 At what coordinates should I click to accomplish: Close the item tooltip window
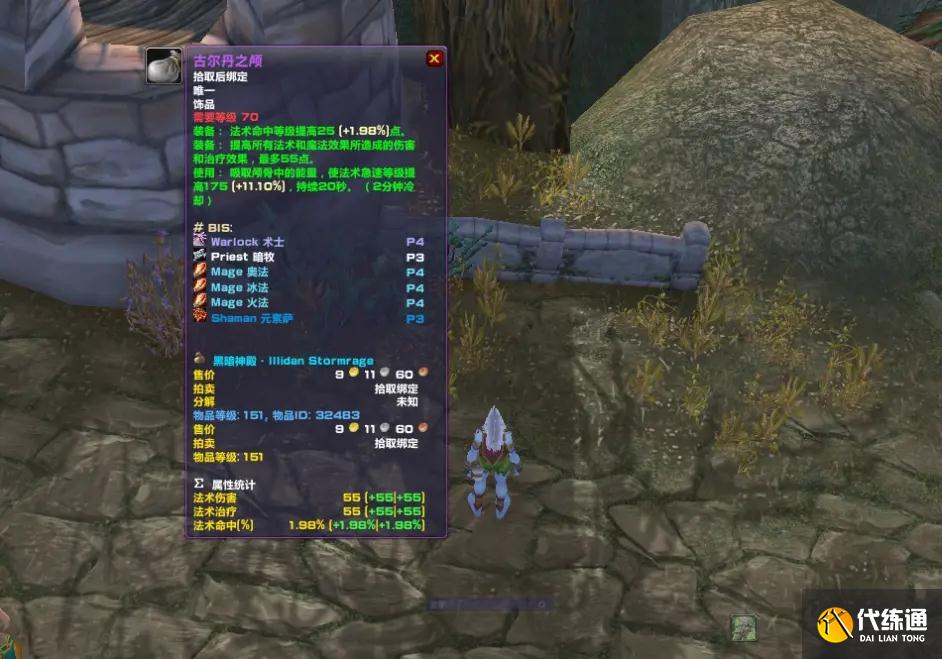pos(434,59)
